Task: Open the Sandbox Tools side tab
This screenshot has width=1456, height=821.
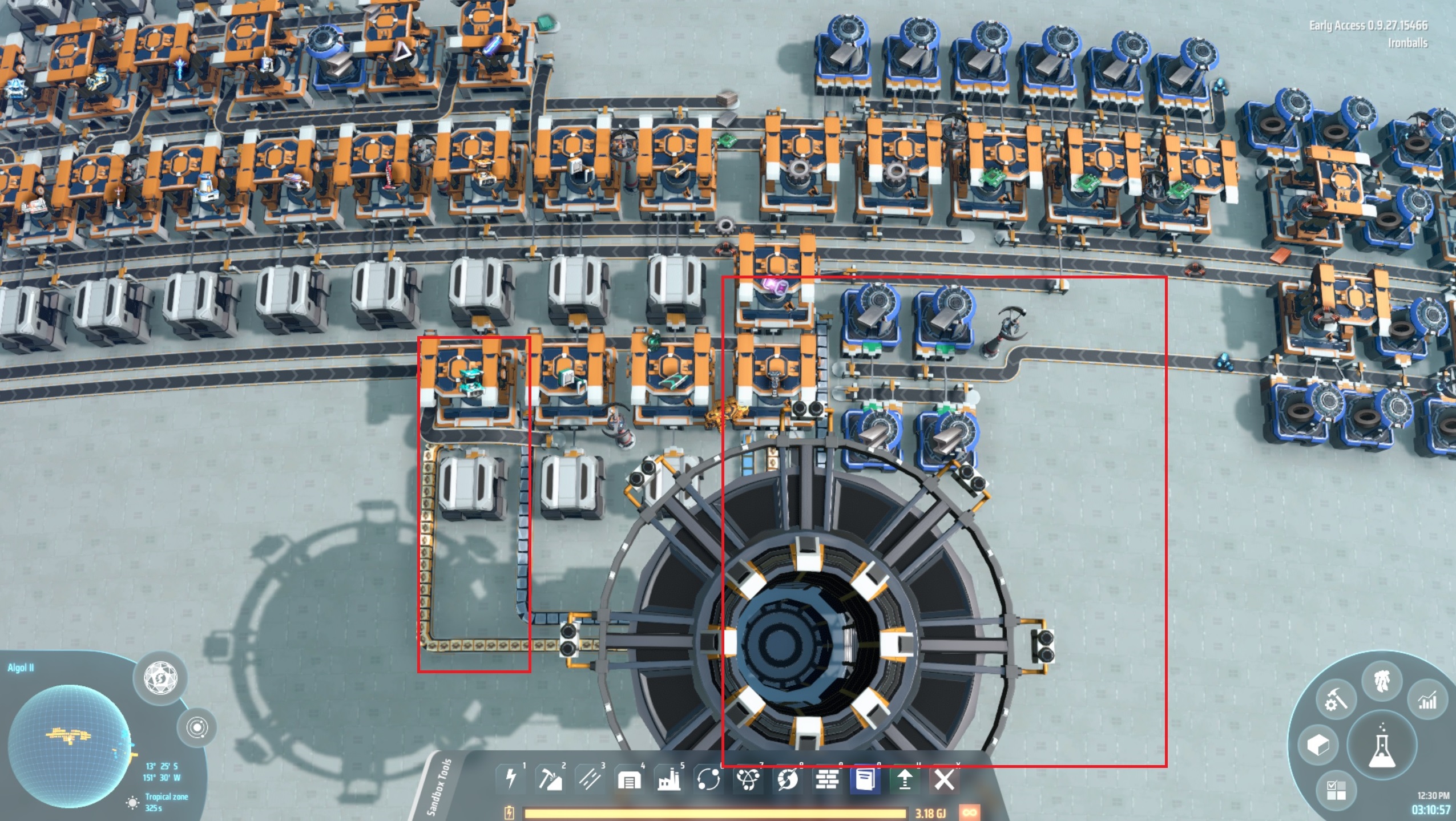Action: (439, 787)
